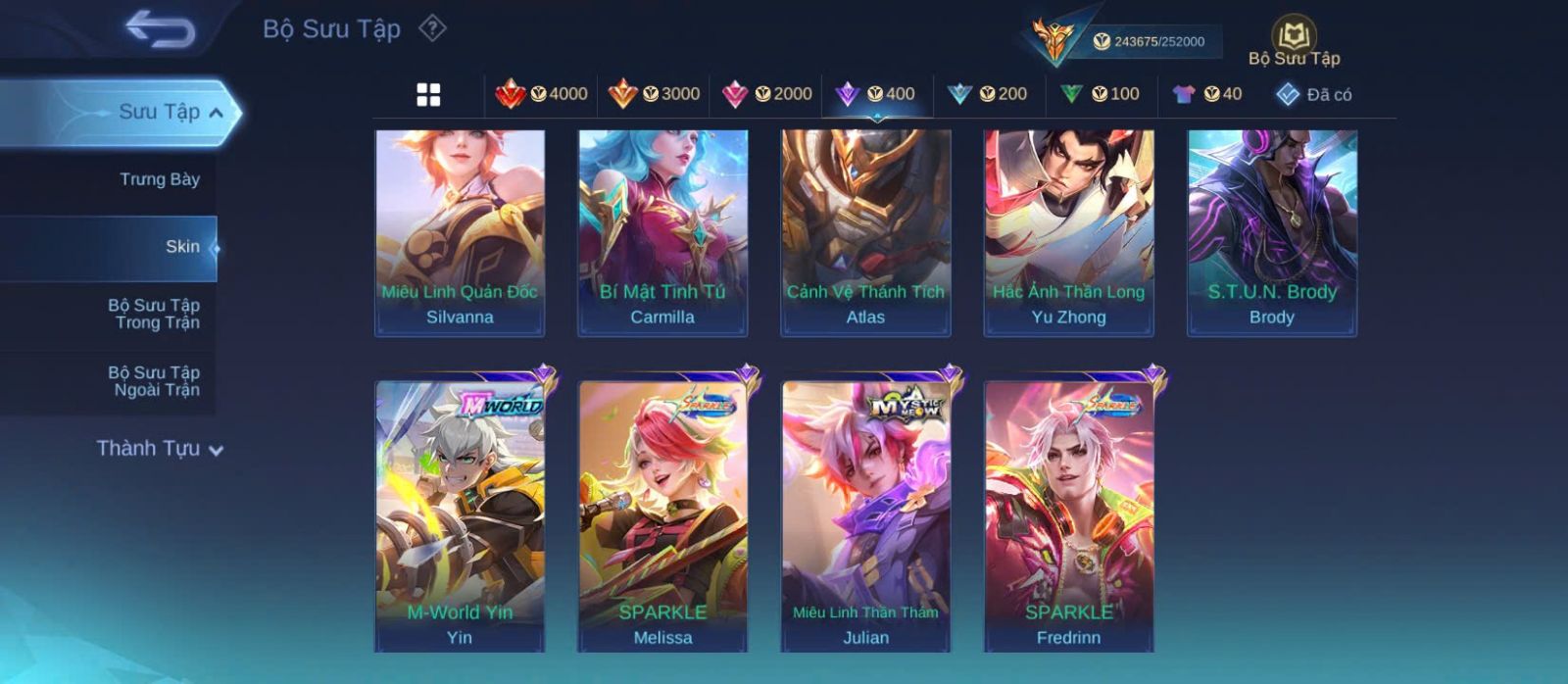
Task: Choose the M-World Yin skin card
Action: point(460,515)
